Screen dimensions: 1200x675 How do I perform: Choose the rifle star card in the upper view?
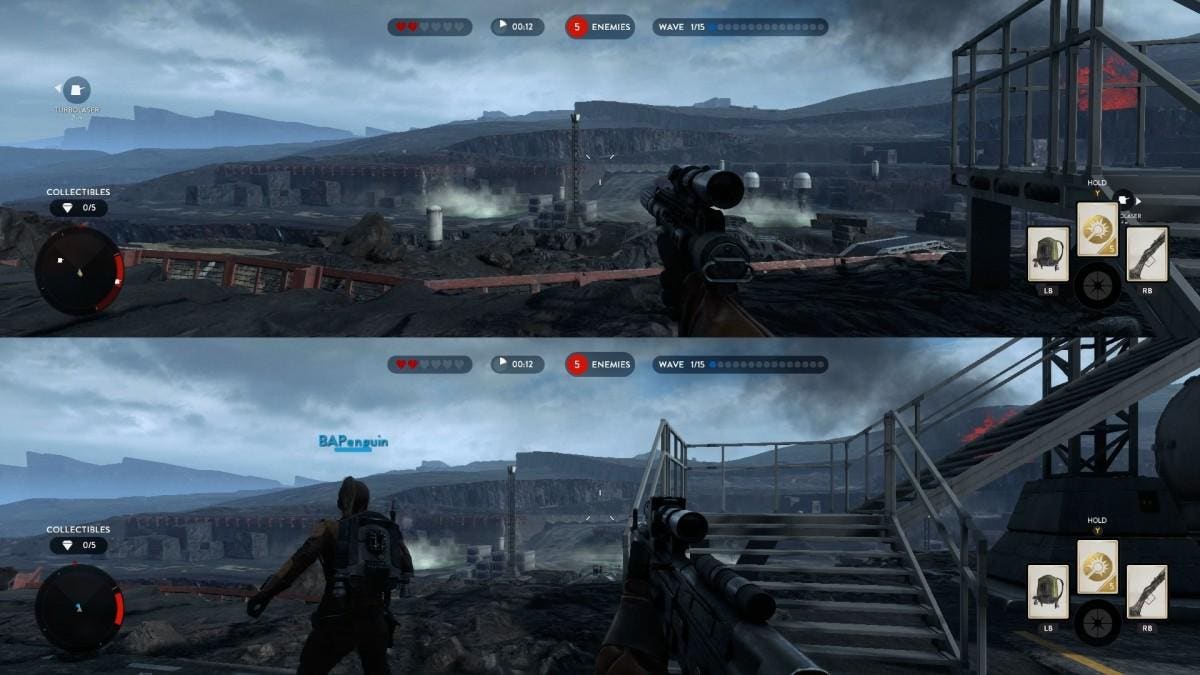point(1146,254)
